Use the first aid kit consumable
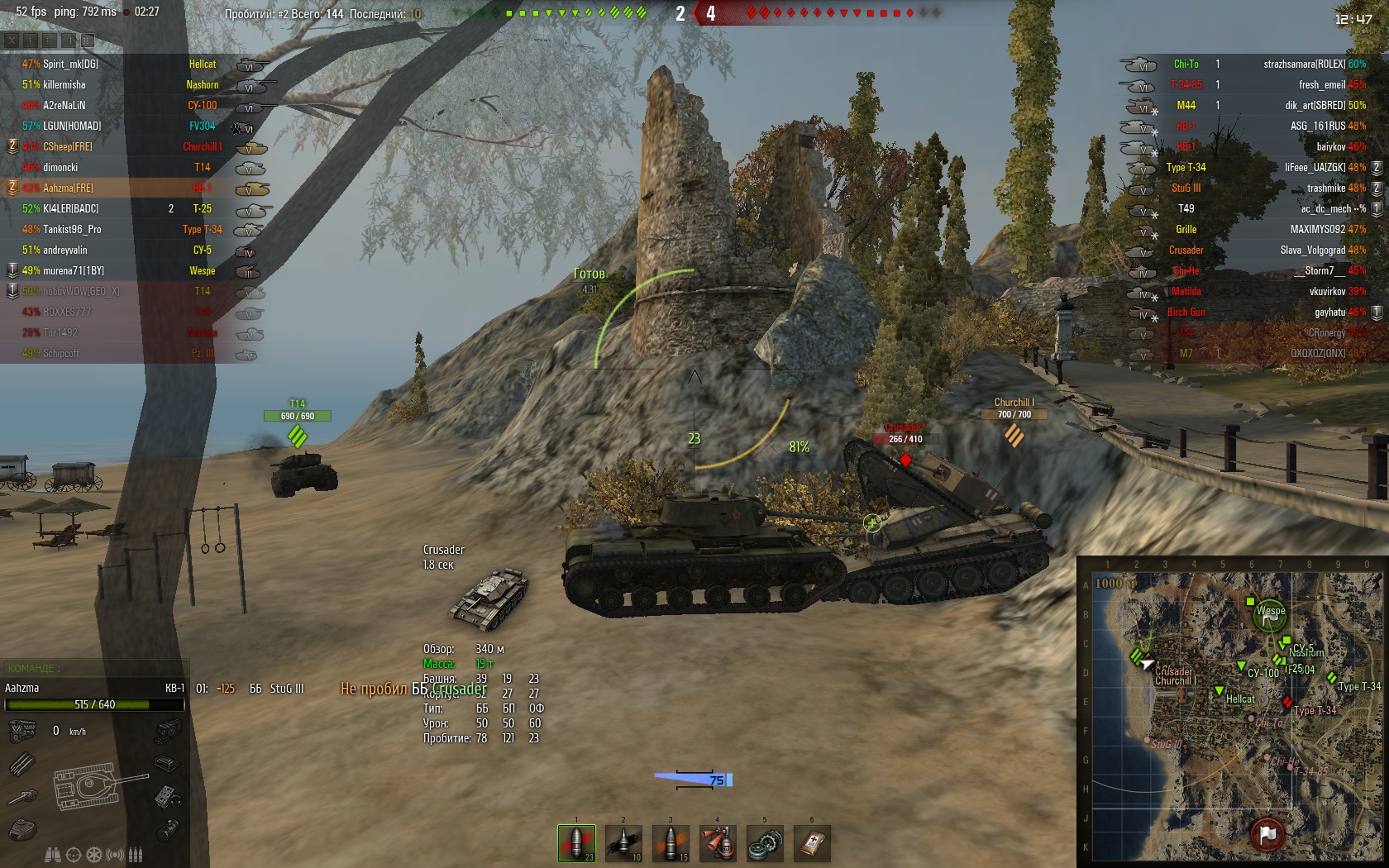The height and width of the screenshot is (868, 1389). (x=812, y=843)
